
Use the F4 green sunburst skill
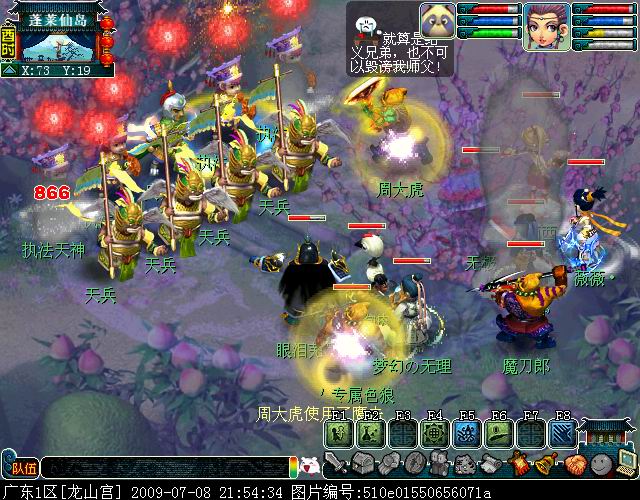point(434,432)
